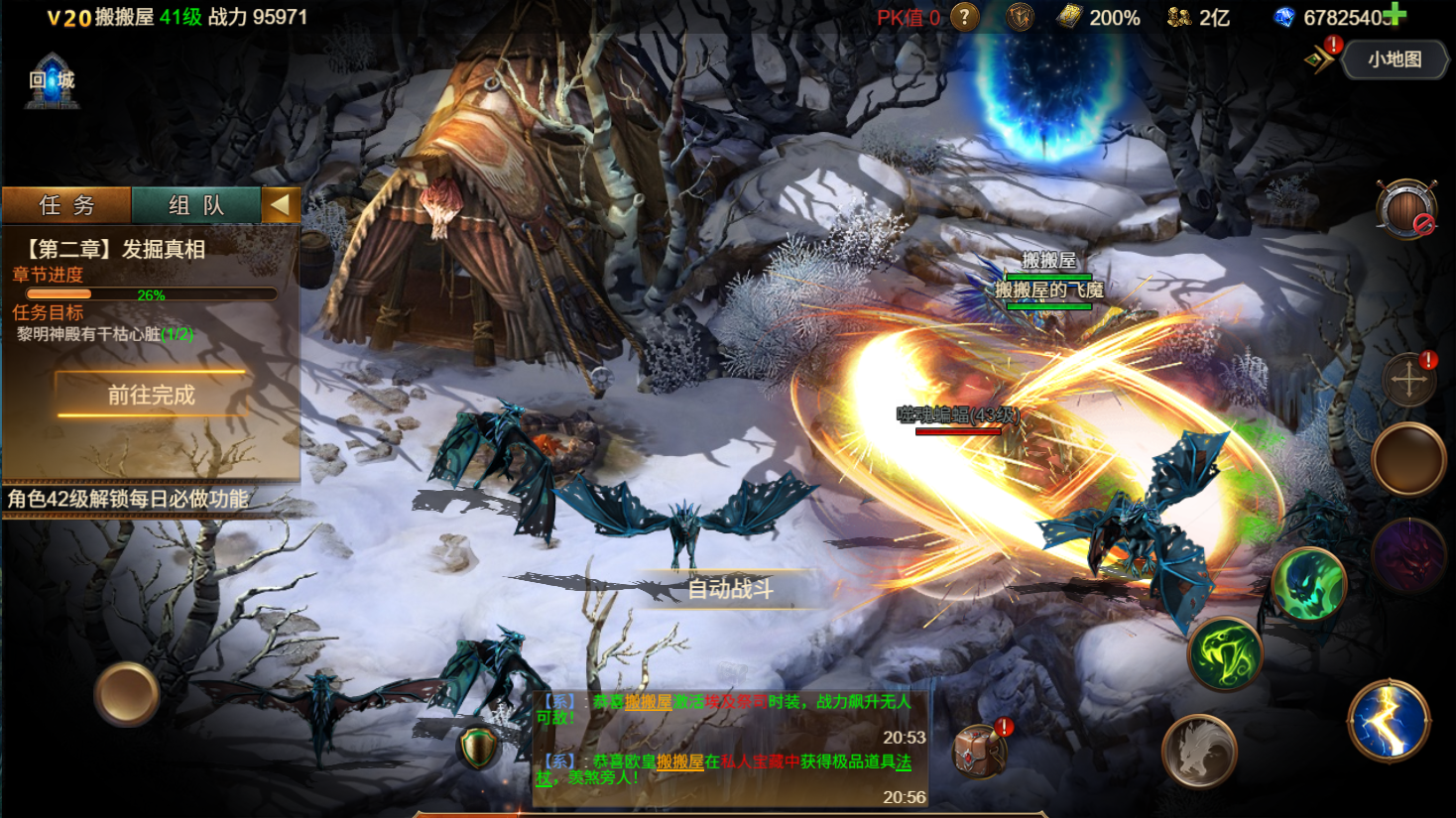The image size is (1456, 818).
Task: Add diamonds with the green plus button
Action: (1395, 14)
